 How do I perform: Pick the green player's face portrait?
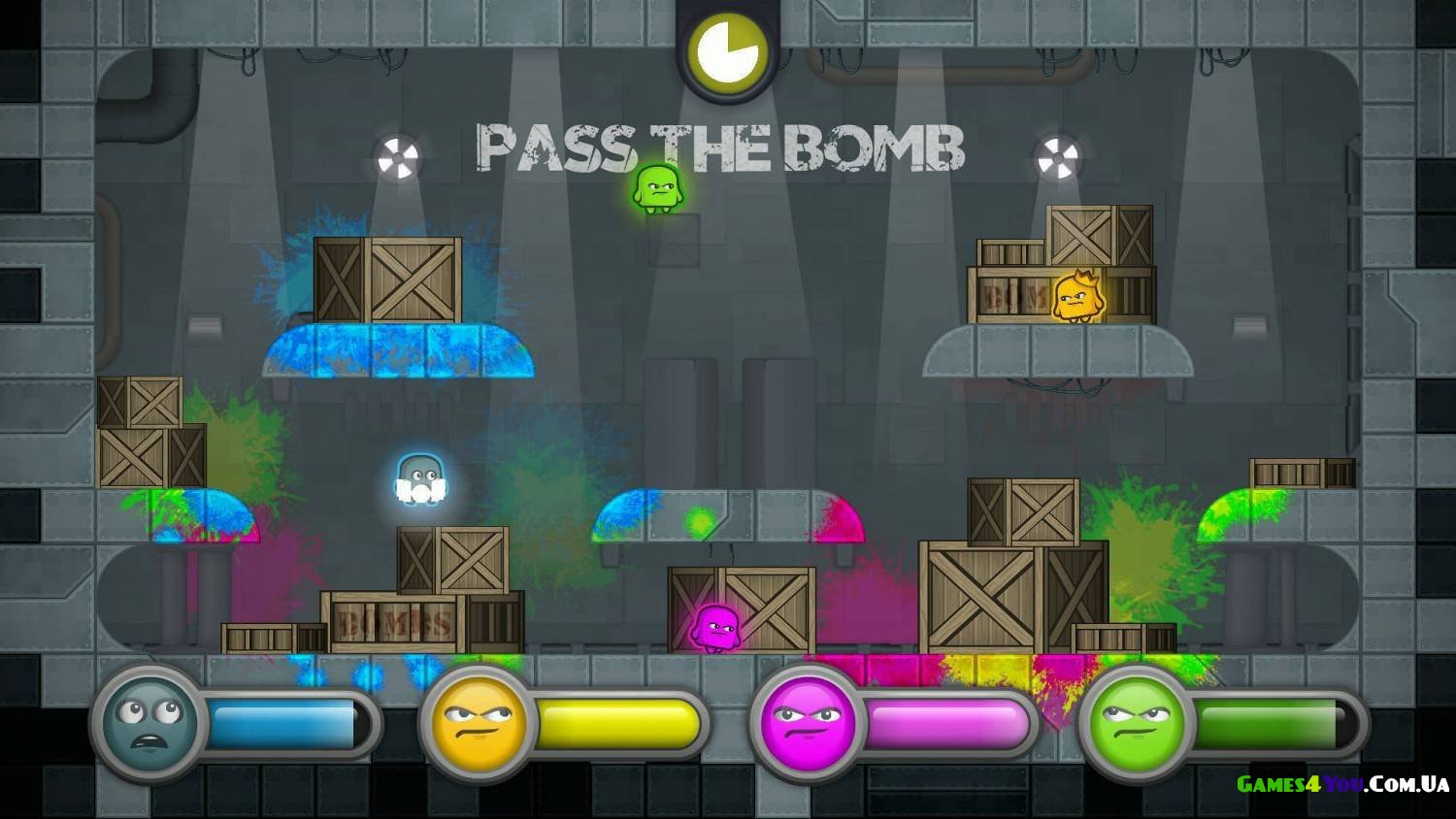[1137, 722]
